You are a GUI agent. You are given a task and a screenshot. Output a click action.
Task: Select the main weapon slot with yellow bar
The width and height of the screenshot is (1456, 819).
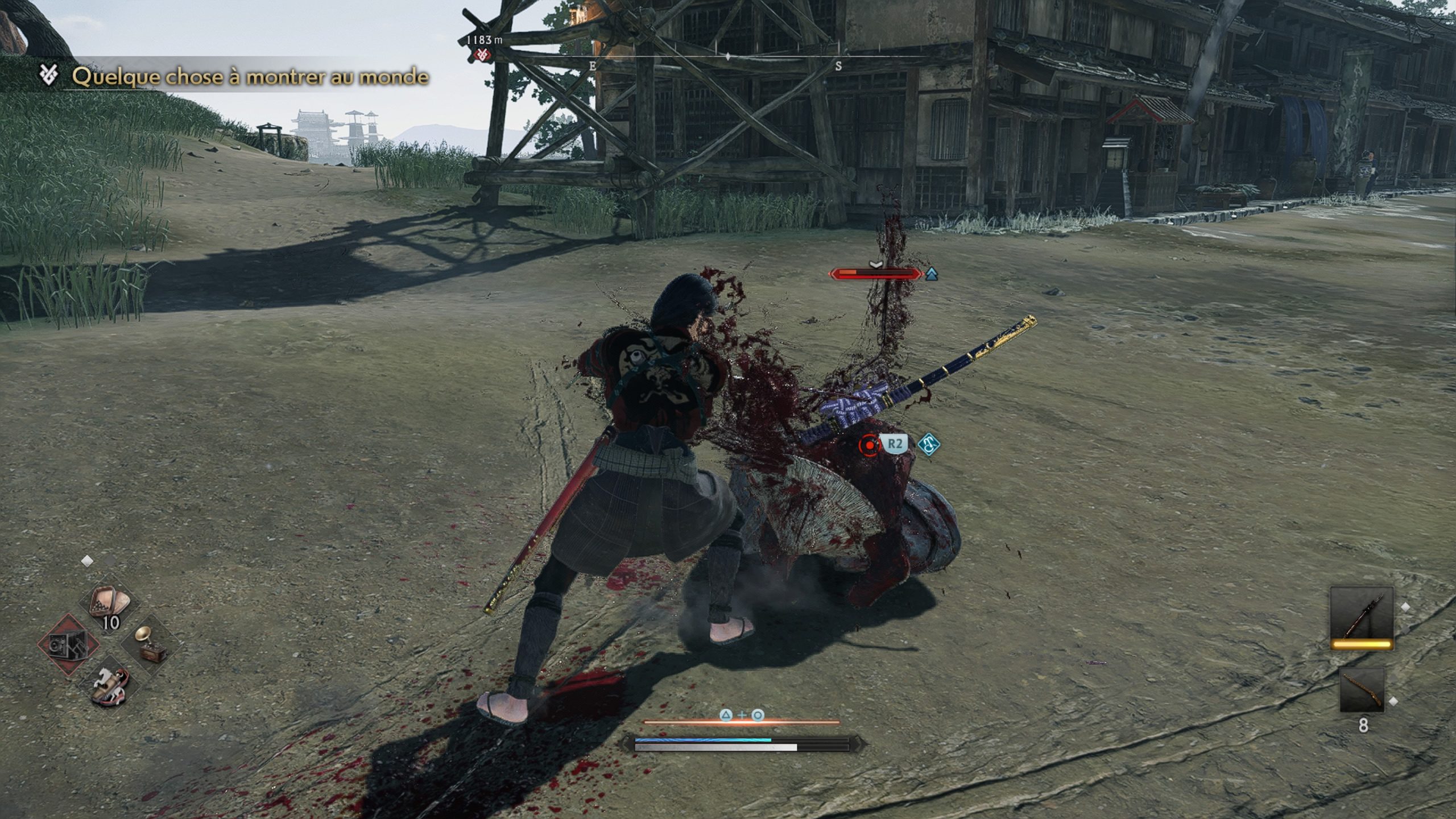[x=1362, y=618]
